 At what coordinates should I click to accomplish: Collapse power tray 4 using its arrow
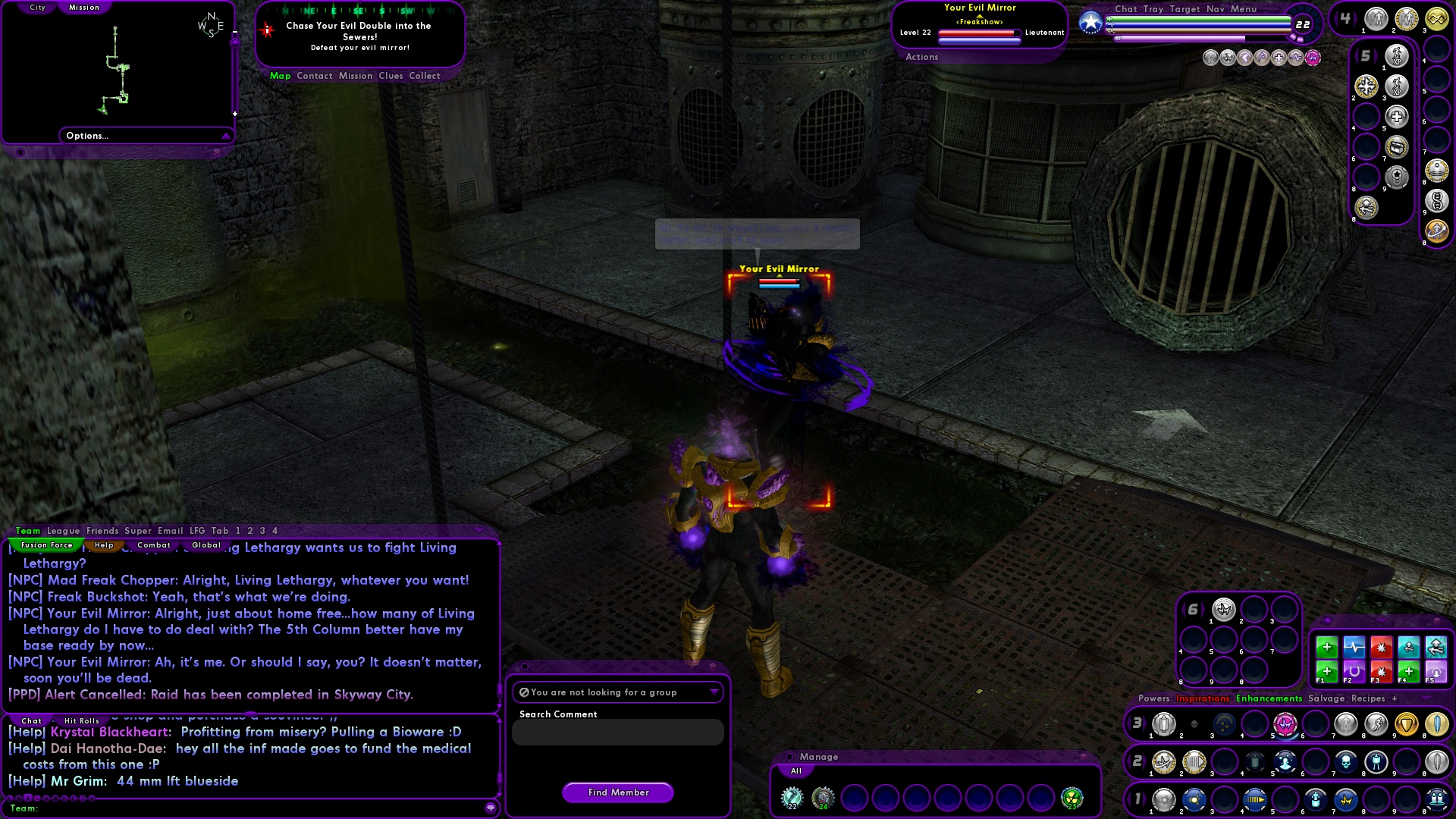click(1335, 18)
